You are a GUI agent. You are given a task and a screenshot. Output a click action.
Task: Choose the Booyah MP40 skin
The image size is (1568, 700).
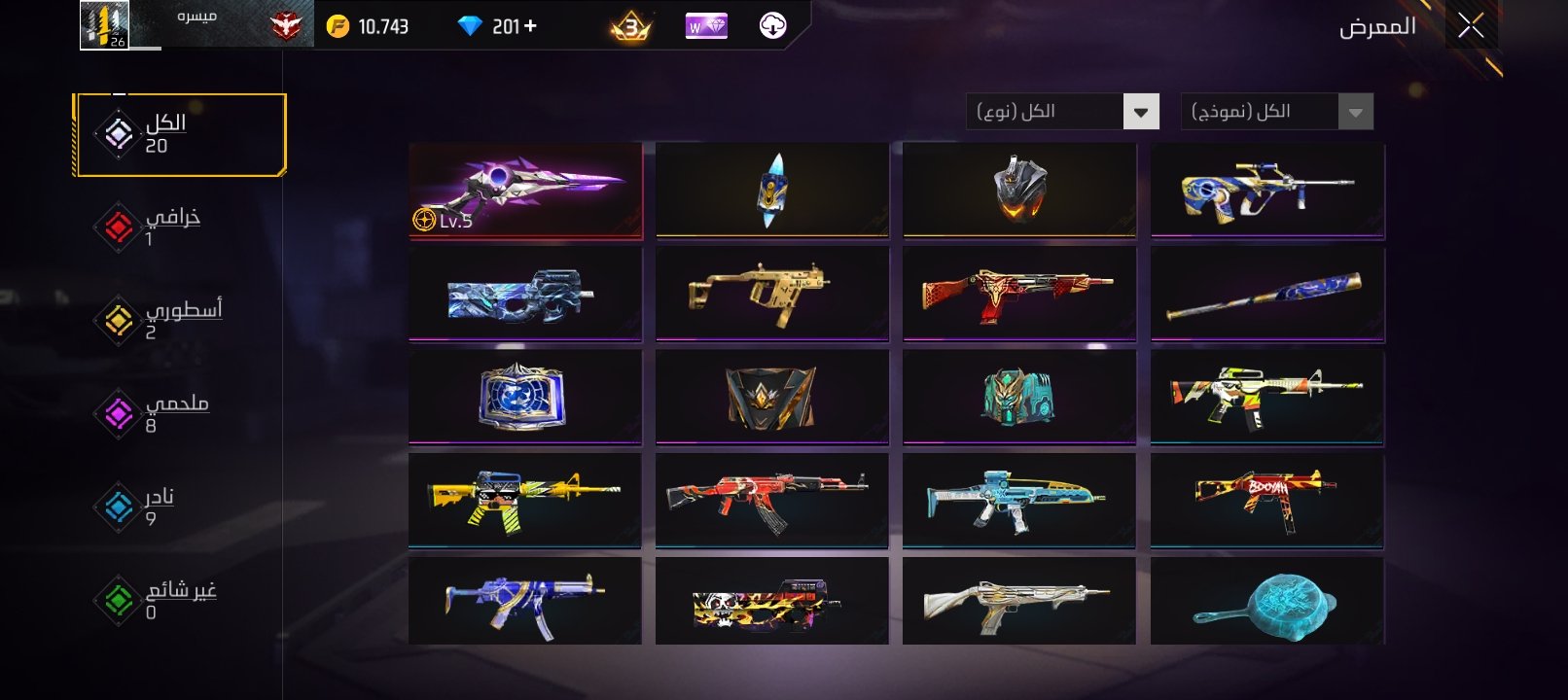coord(1266,500)
